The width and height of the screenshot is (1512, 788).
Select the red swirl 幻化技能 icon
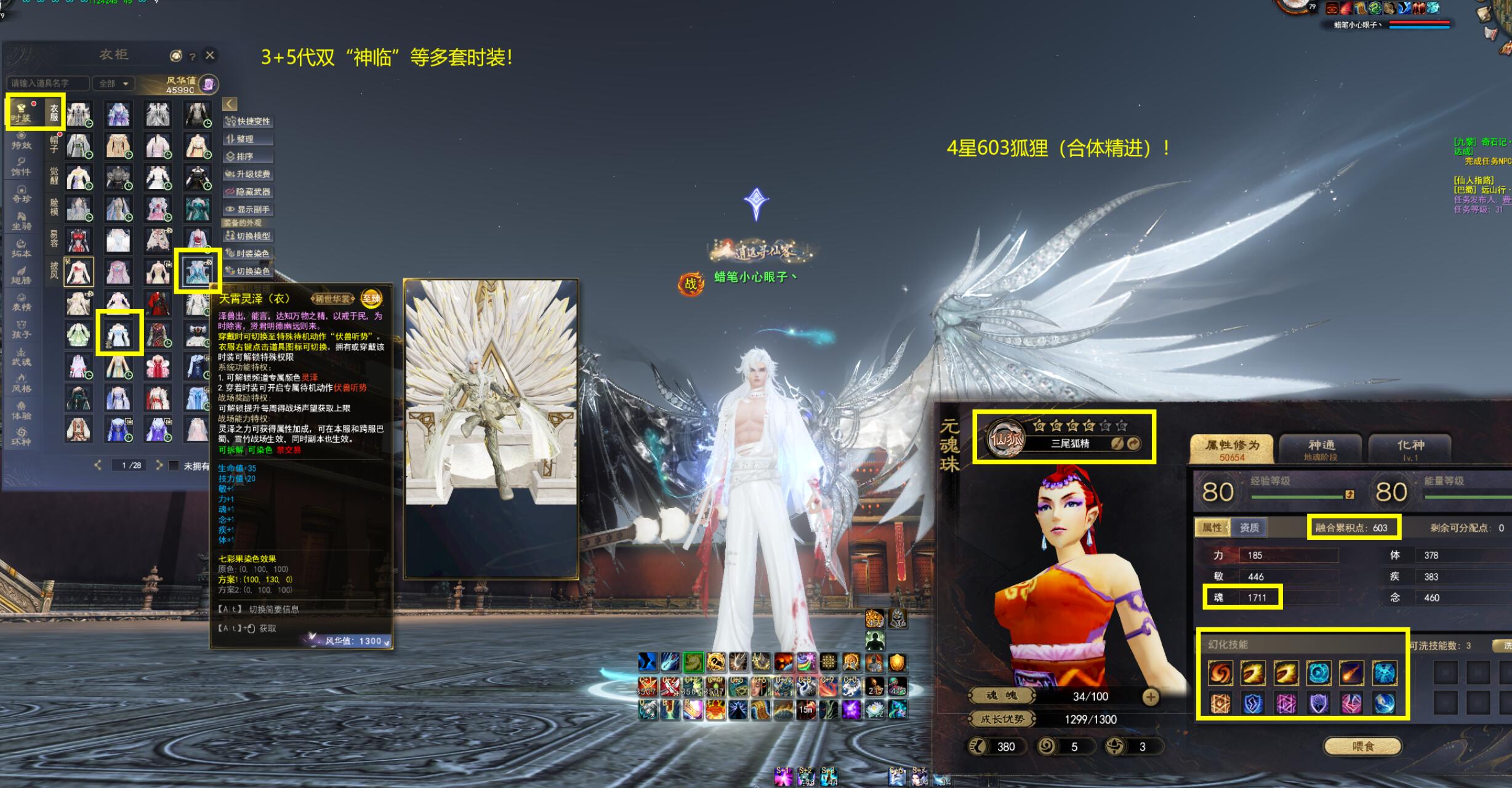(1220, 673)
